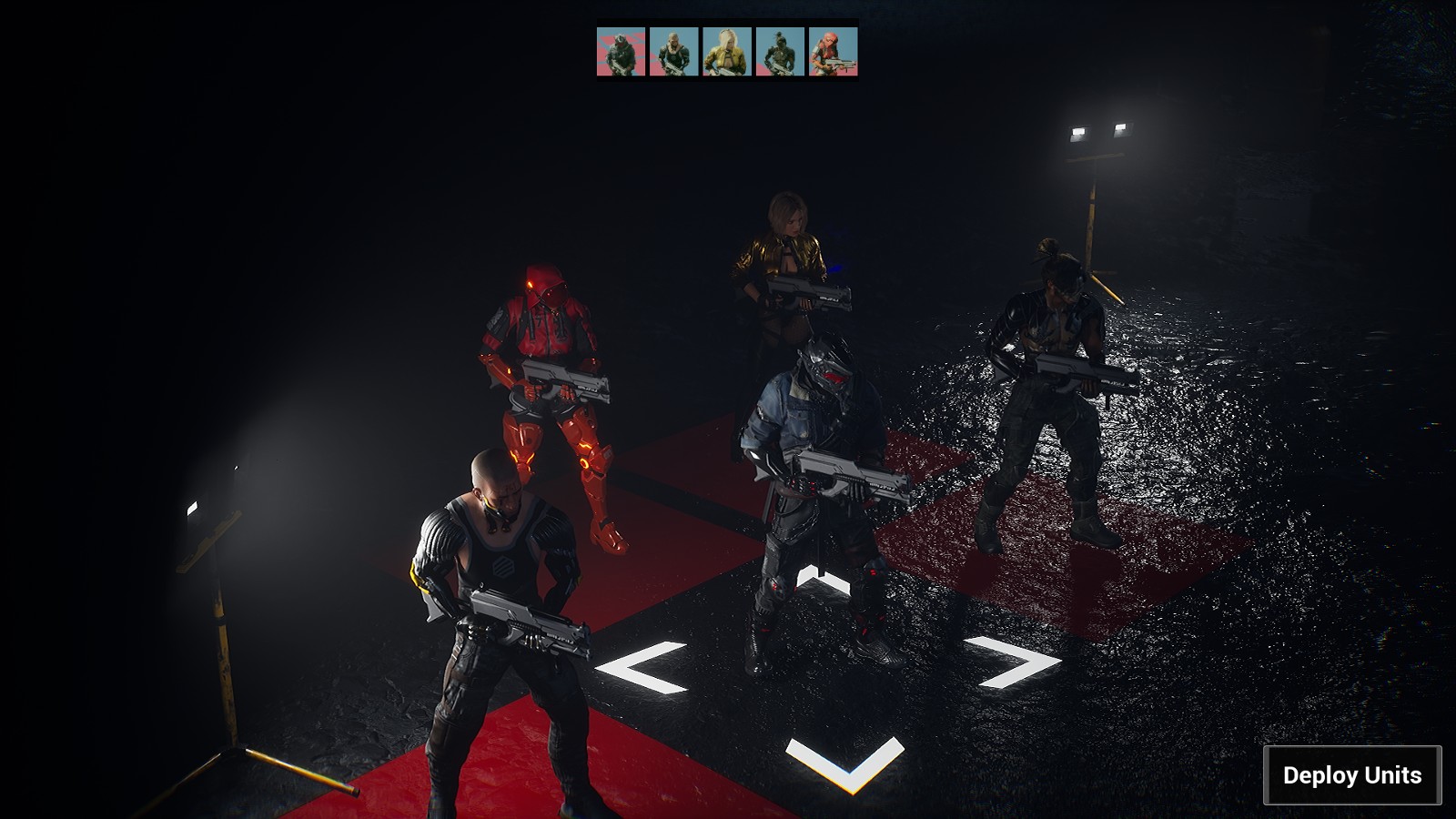
Task: Pick the blonde woman in yellow jacket portrait
Action: coord(726,52)
